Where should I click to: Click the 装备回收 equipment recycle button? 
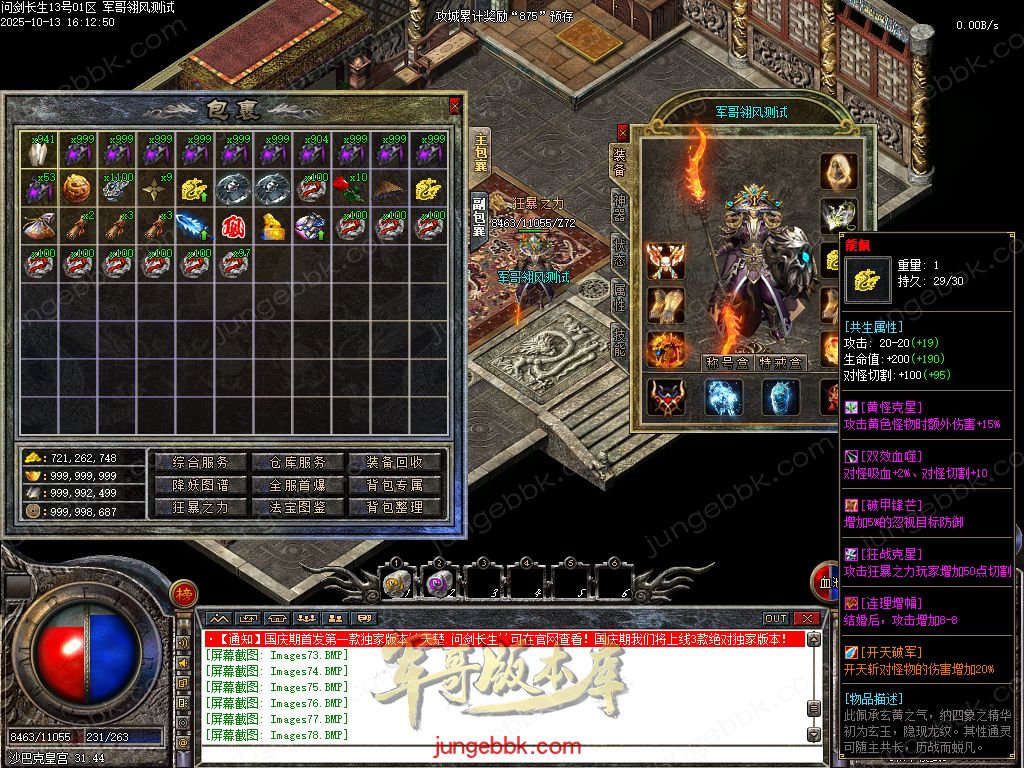coord(394,462)
